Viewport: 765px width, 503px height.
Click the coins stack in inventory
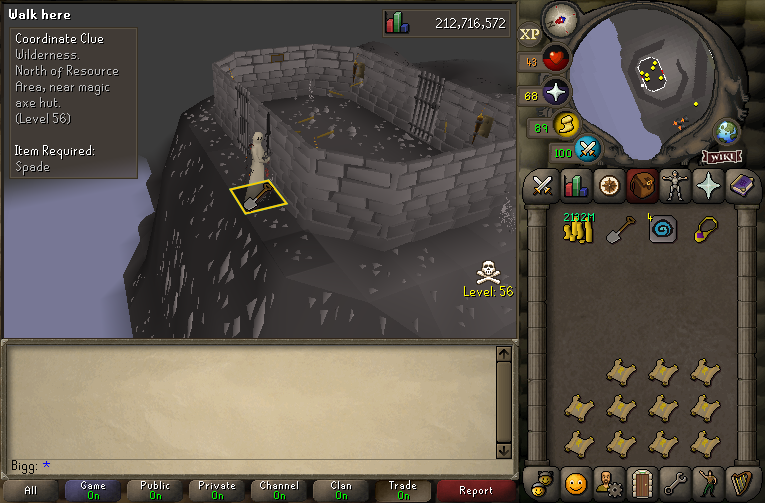pos(579,230)
